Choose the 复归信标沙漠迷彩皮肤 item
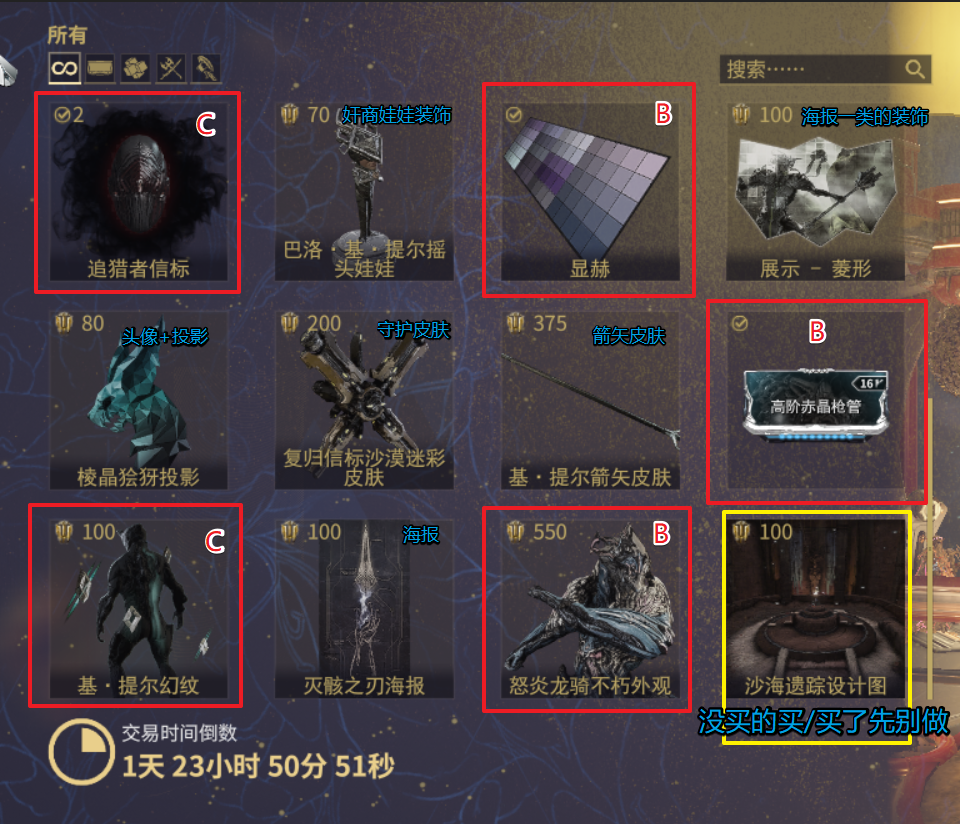960x824 pixels. point(364,401)
